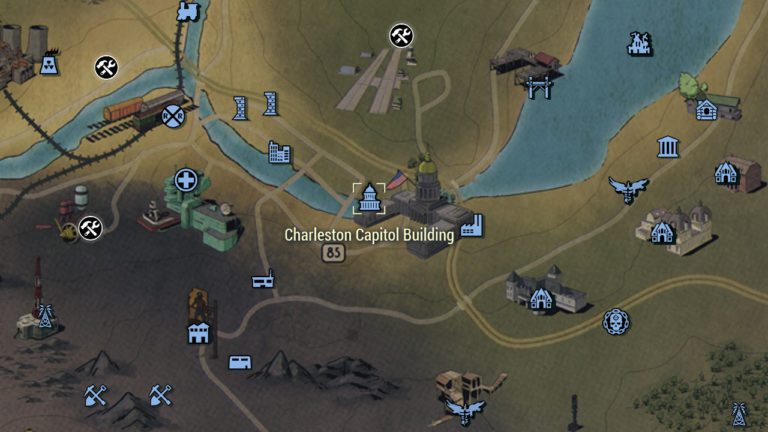Select the factory marker beside the Capitol label

point(472,224)
